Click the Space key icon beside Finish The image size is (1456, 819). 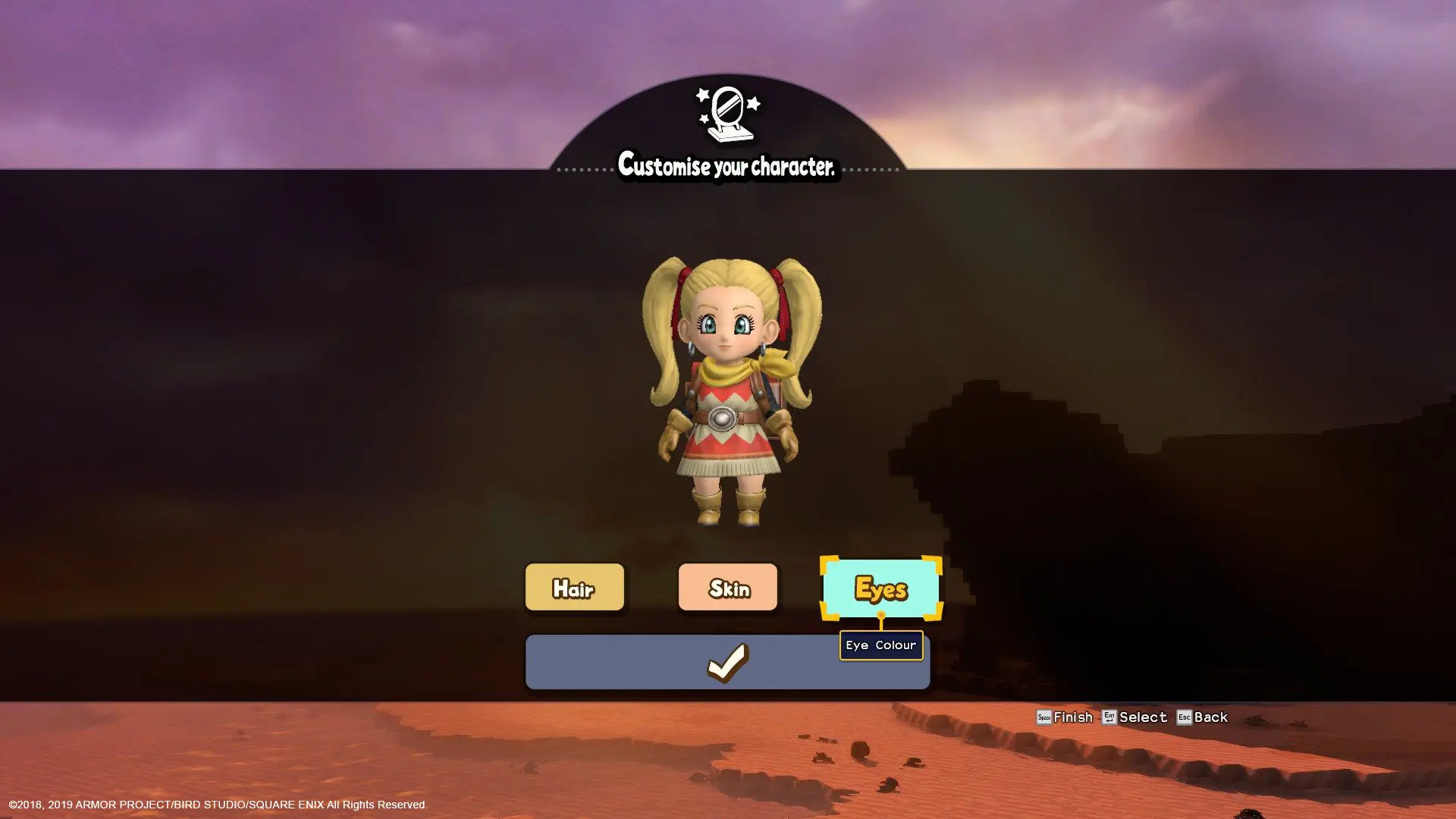click(1043, 717)
